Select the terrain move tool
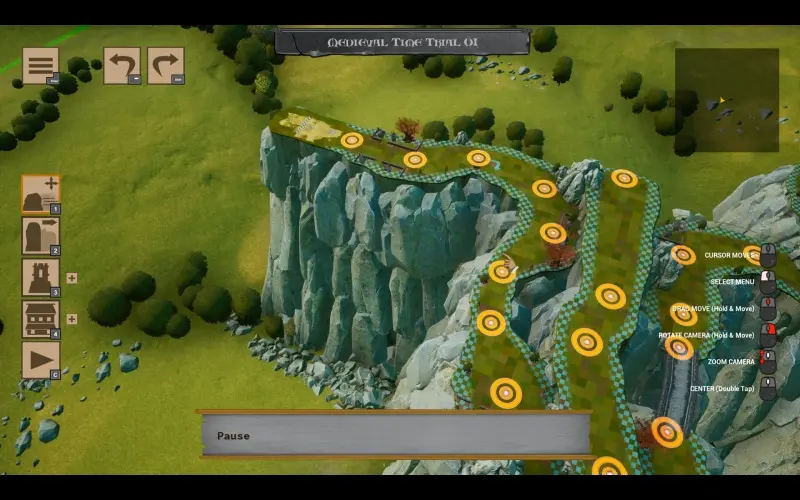 point(40,194)
